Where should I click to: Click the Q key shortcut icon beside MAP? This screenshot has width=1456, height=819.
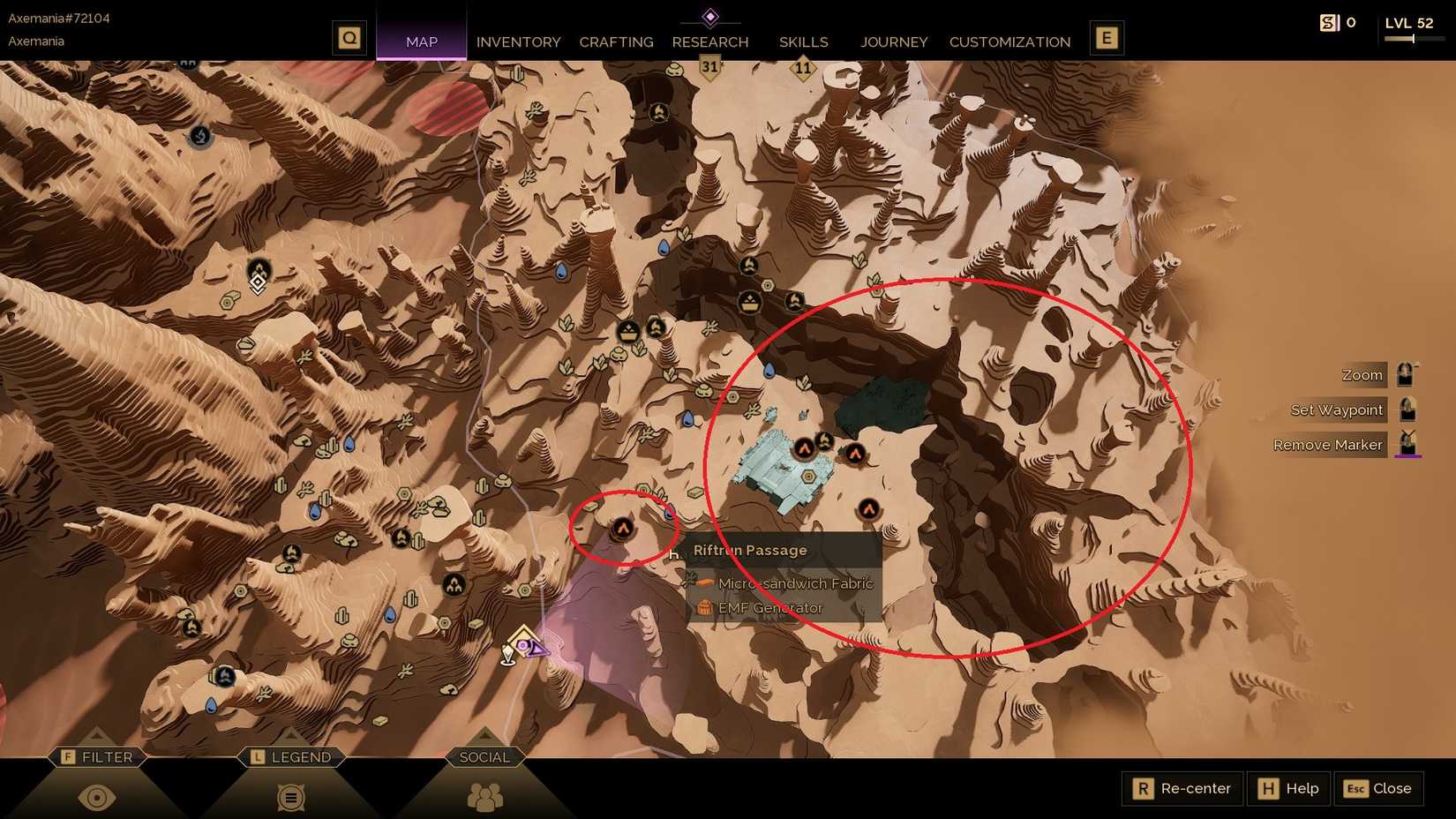click(x=349, y=37)
